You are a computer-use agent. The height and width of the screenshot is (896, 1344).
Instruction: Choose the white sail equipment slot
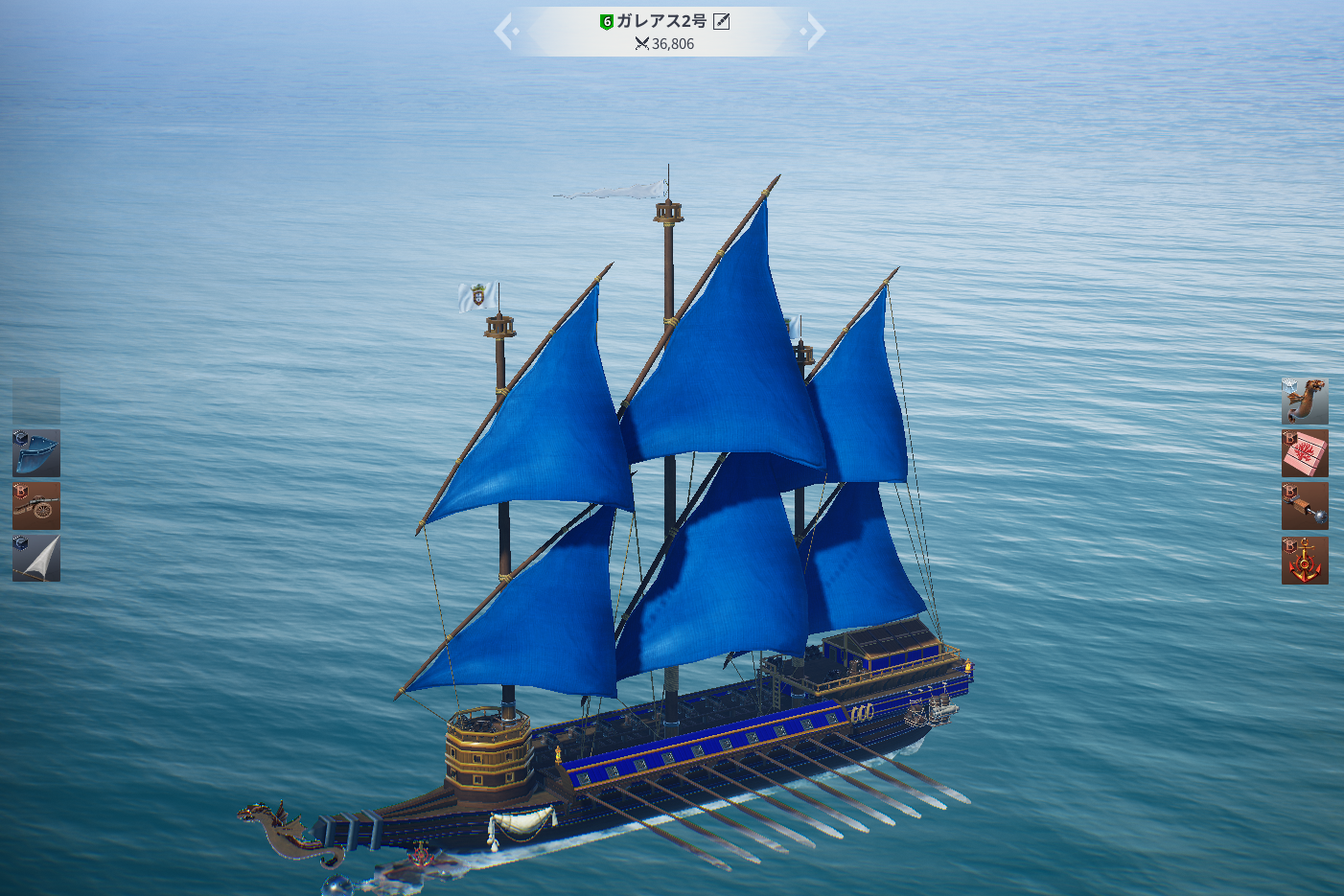(36, 559)
